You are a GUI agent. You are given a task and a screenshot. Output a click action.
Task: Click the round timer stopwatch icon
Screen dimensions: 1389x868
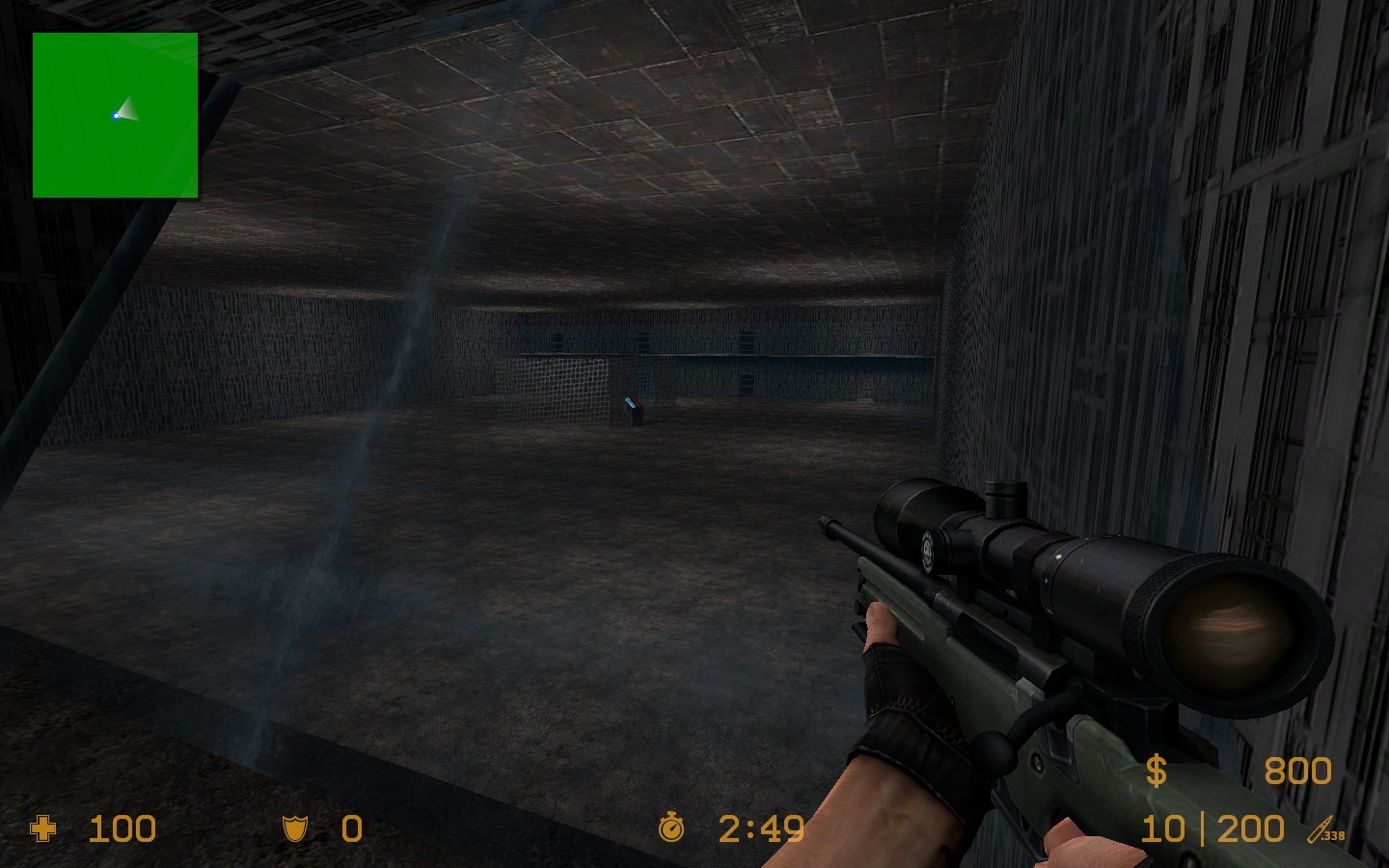point(672,828)
